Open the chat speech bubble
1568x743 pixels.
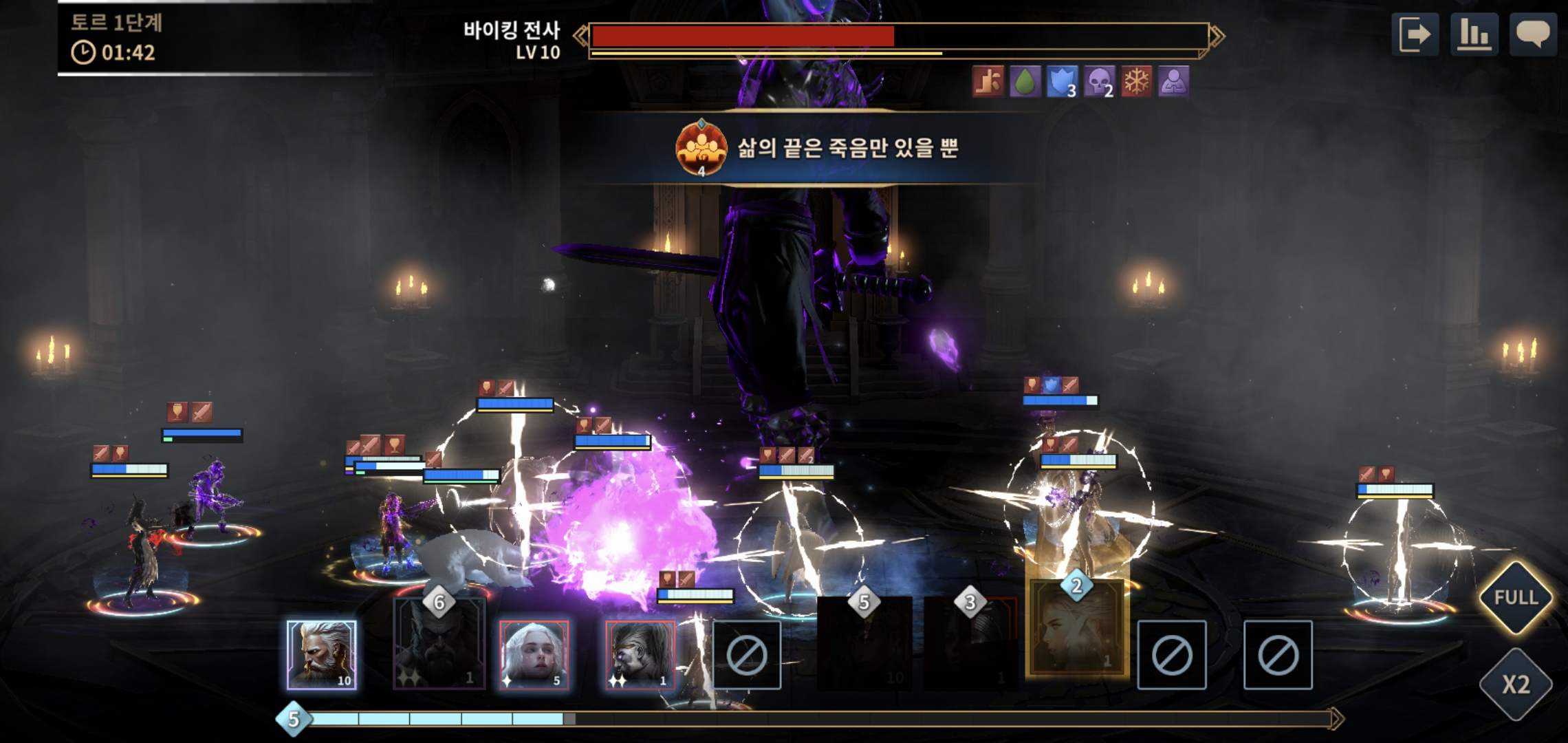pos(1533,34)
